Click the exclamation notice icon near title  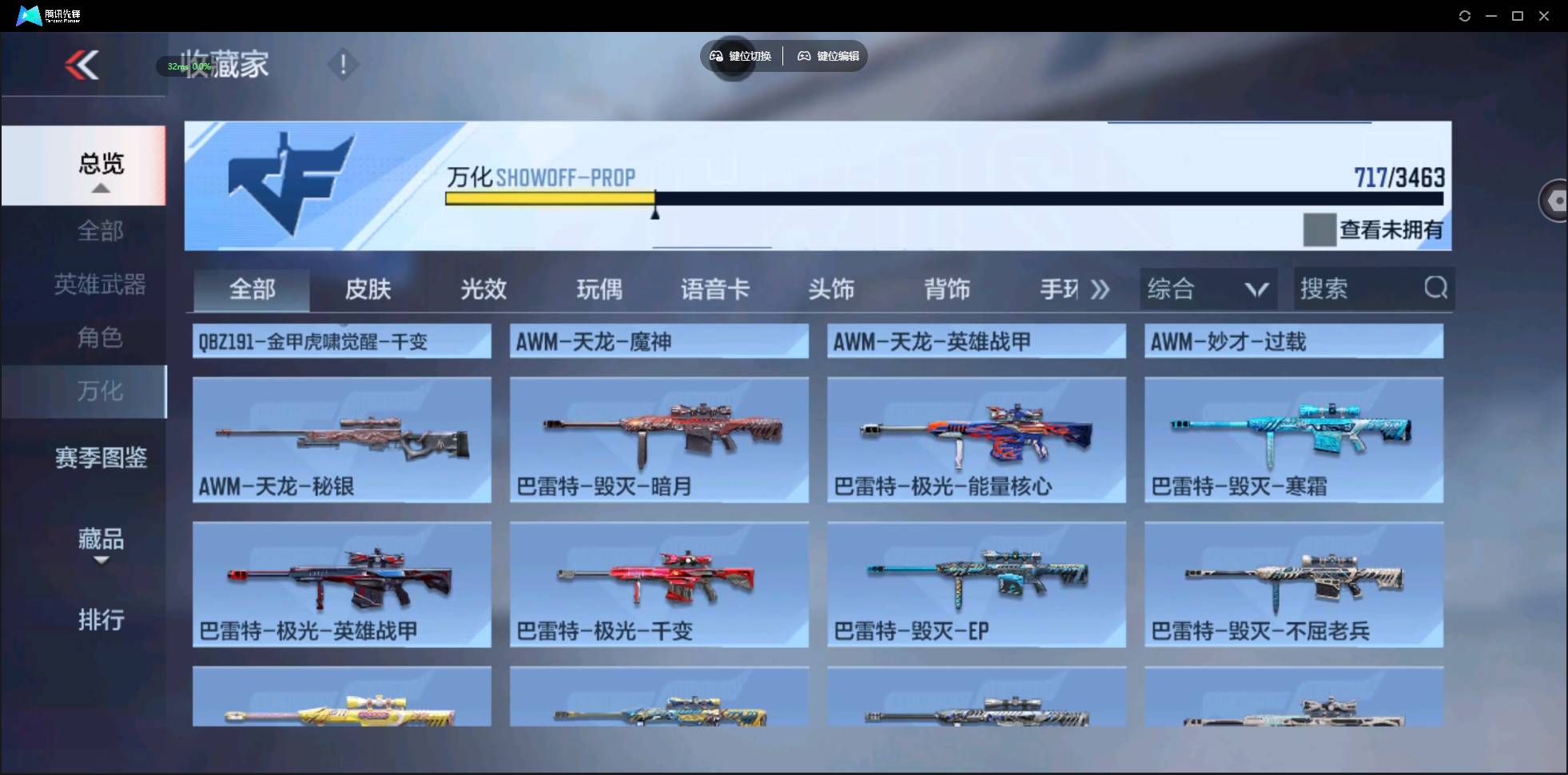344,64
